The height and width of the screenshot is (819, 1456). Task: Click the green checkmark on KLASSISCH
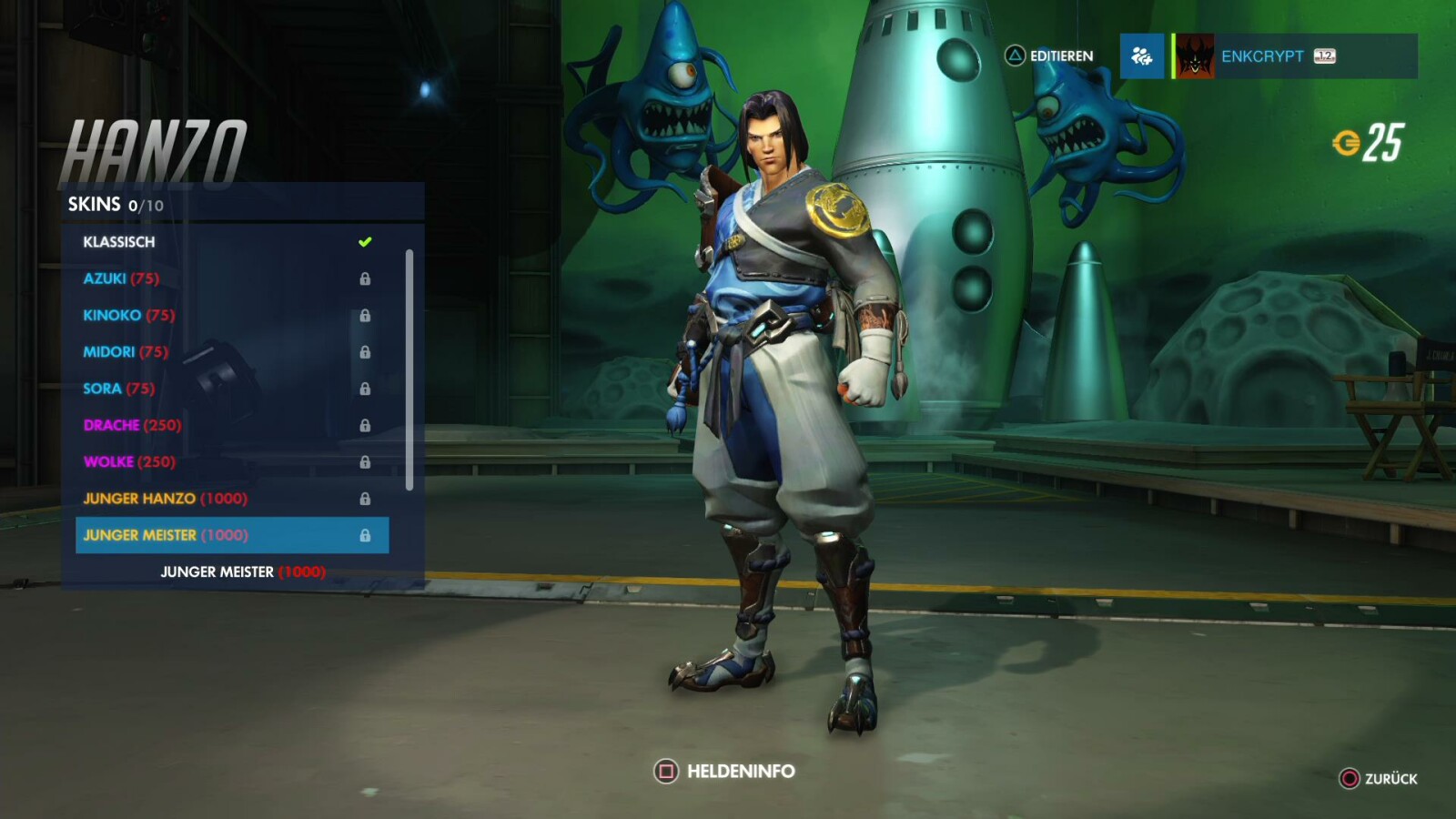tap(367, 241)
